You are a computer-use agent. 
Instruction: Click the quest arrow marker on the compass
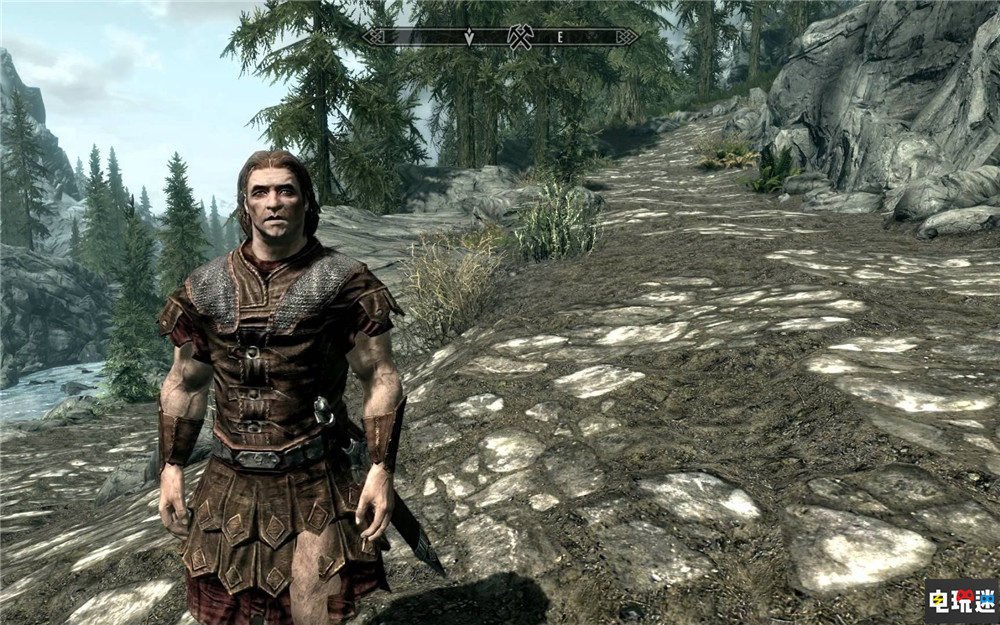[x=469, y=37]
